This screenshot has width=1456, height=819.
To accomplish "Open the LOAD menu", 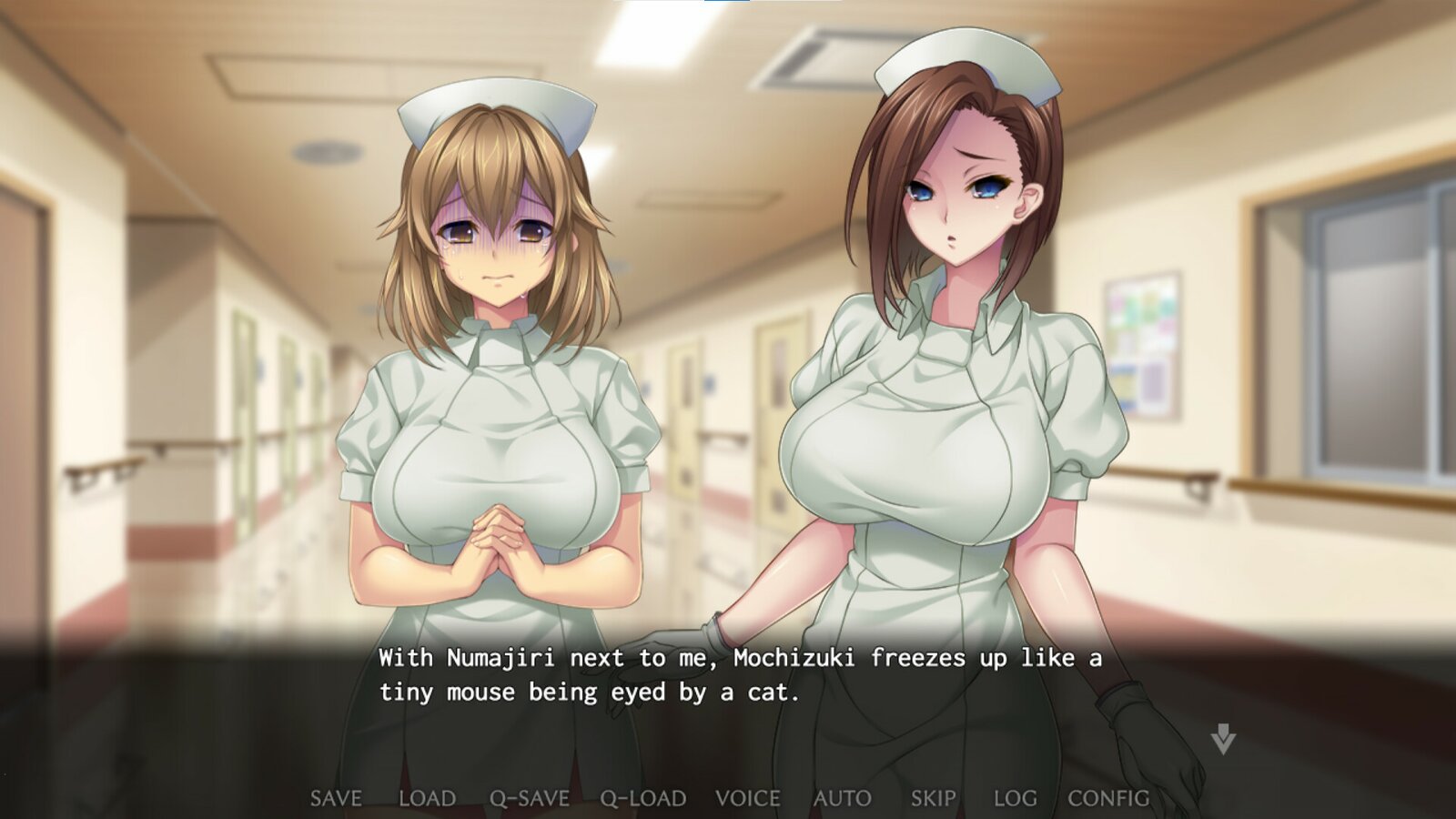I will pyautogui.click(x=429, y=798).
